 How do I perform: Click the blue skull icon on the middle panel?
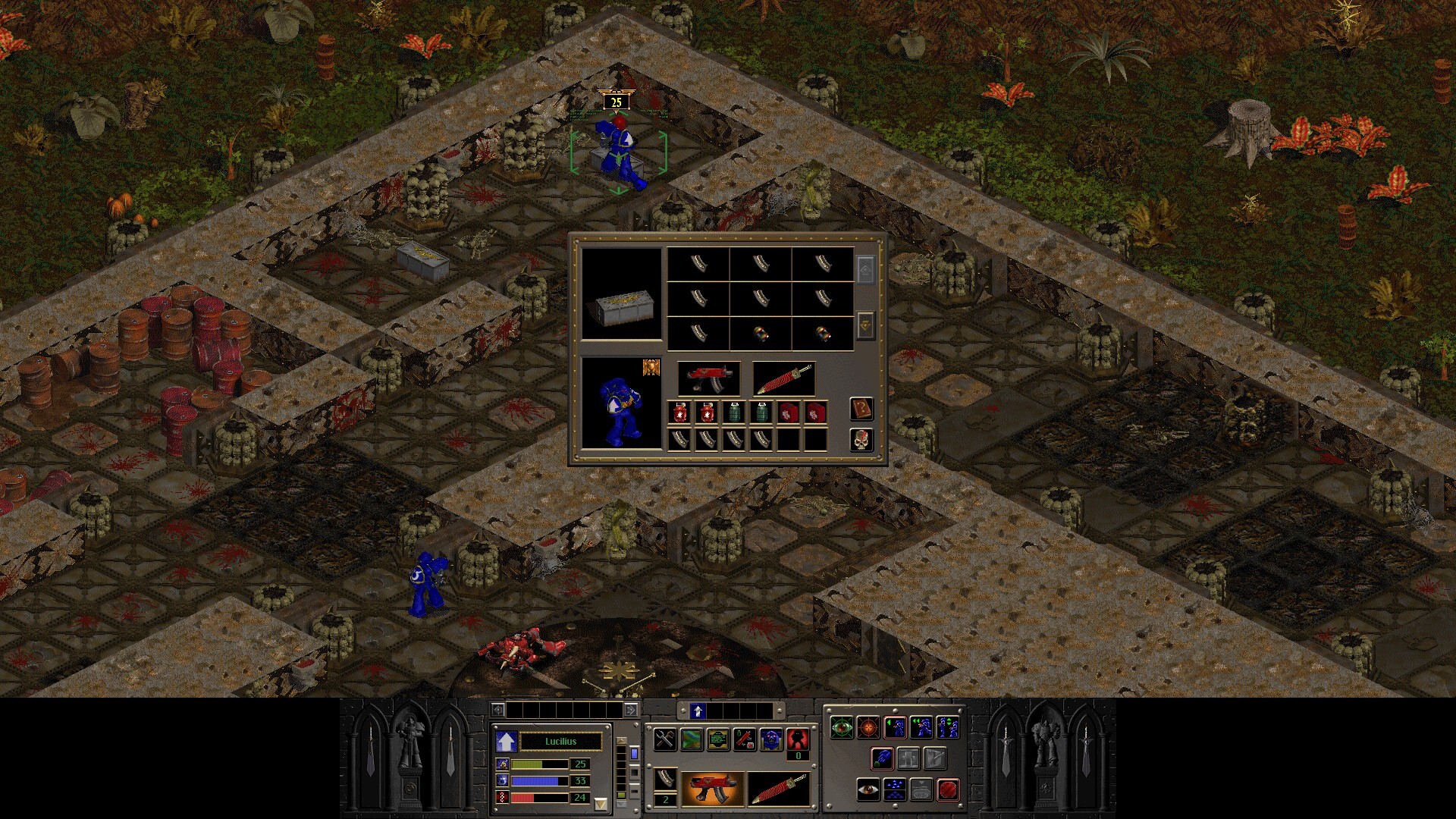pyautogui.click(x=770, y=739)
